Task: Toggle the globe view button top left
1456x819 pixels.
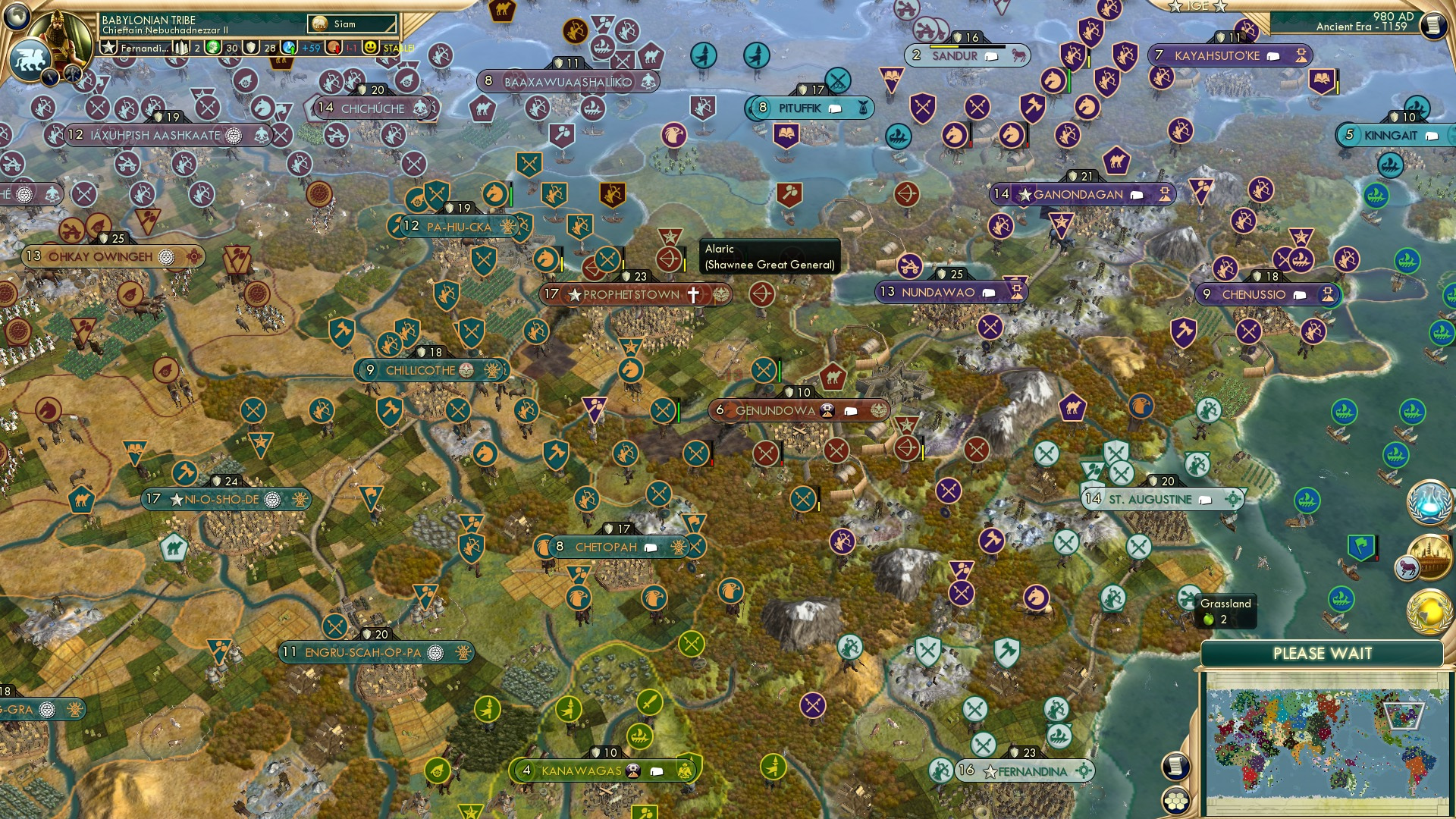Action: tap(17, 17)
